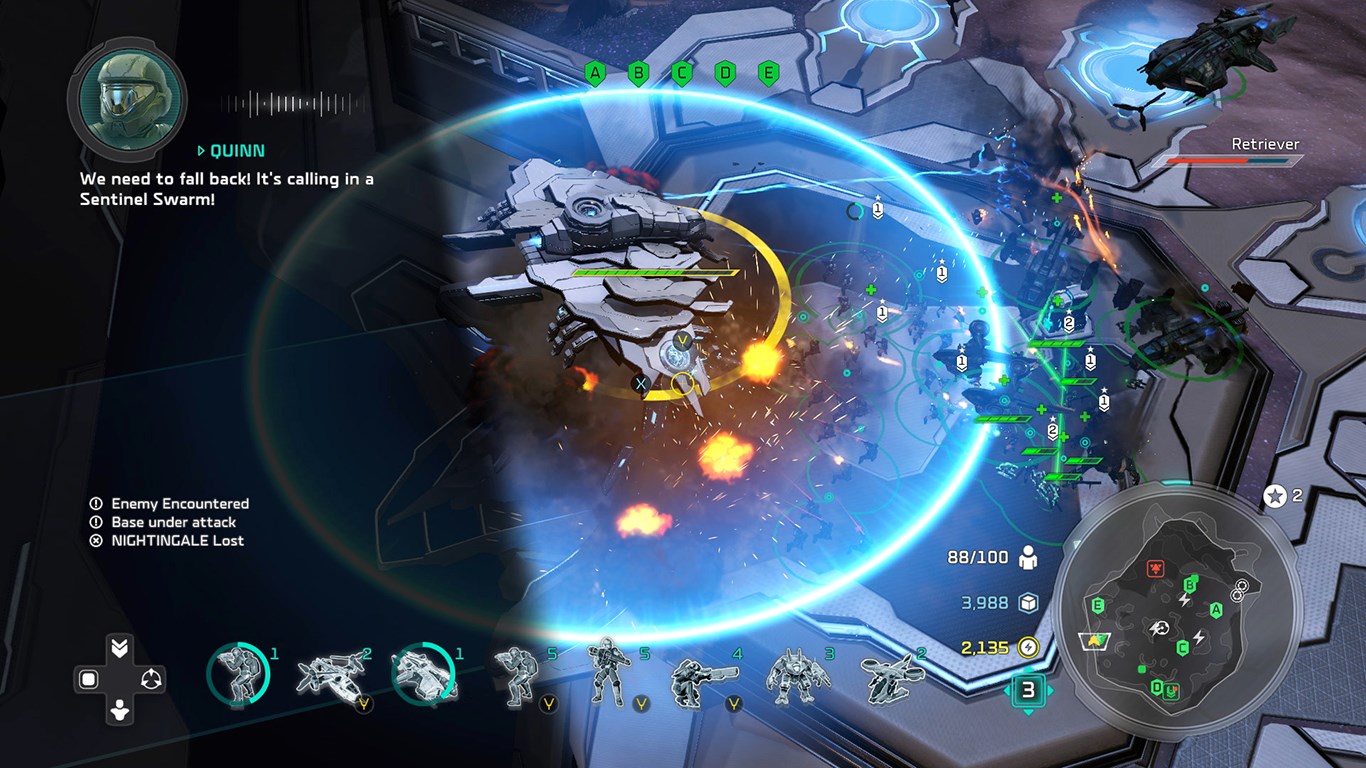Image resolution: width=1366 pixels, height=768 pixels.
Task: Choose the walker mech unit group with count 3
Action: [792, 676]
